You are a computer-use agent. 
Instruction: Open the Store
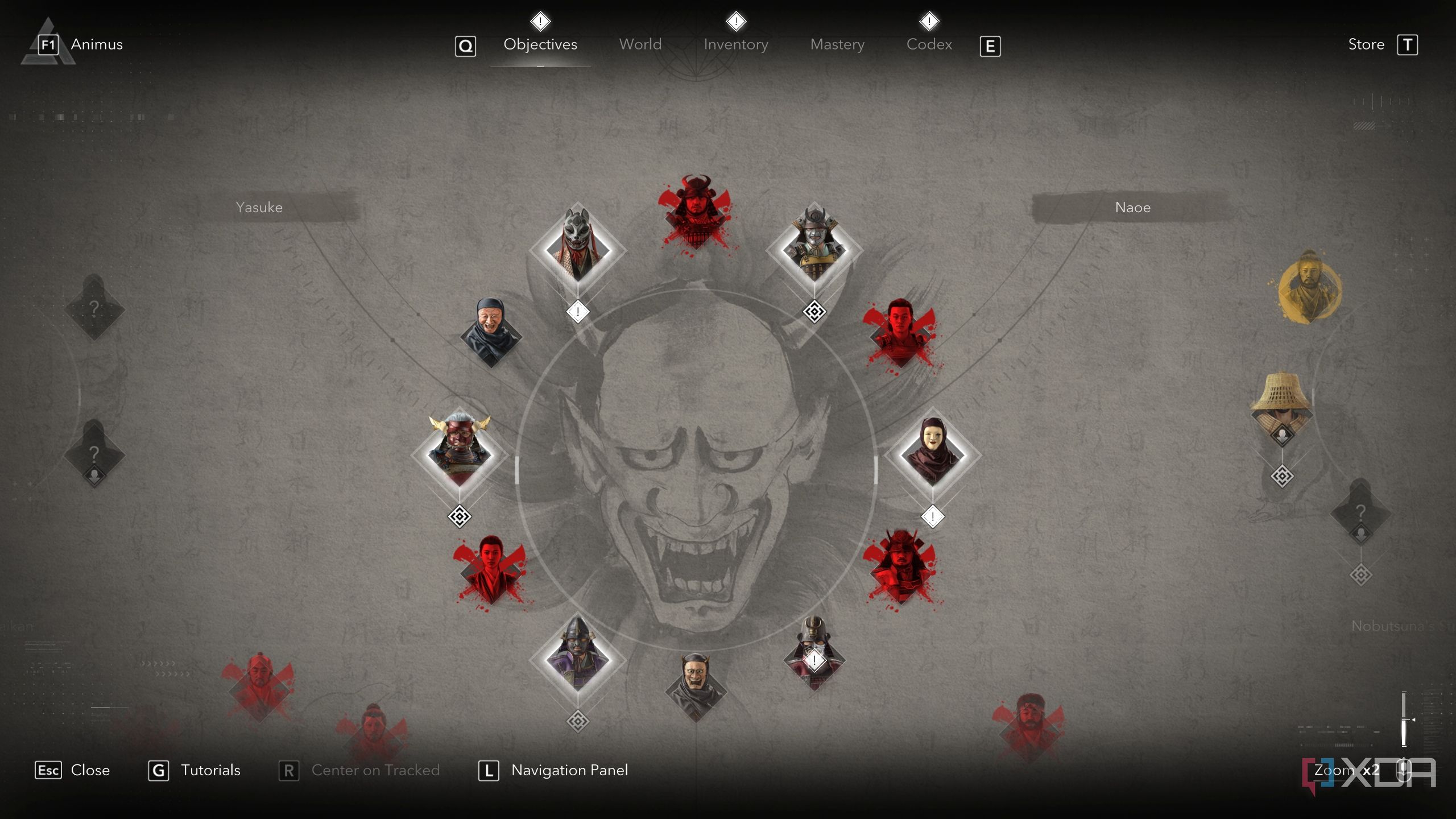[x=1366, y=44]
